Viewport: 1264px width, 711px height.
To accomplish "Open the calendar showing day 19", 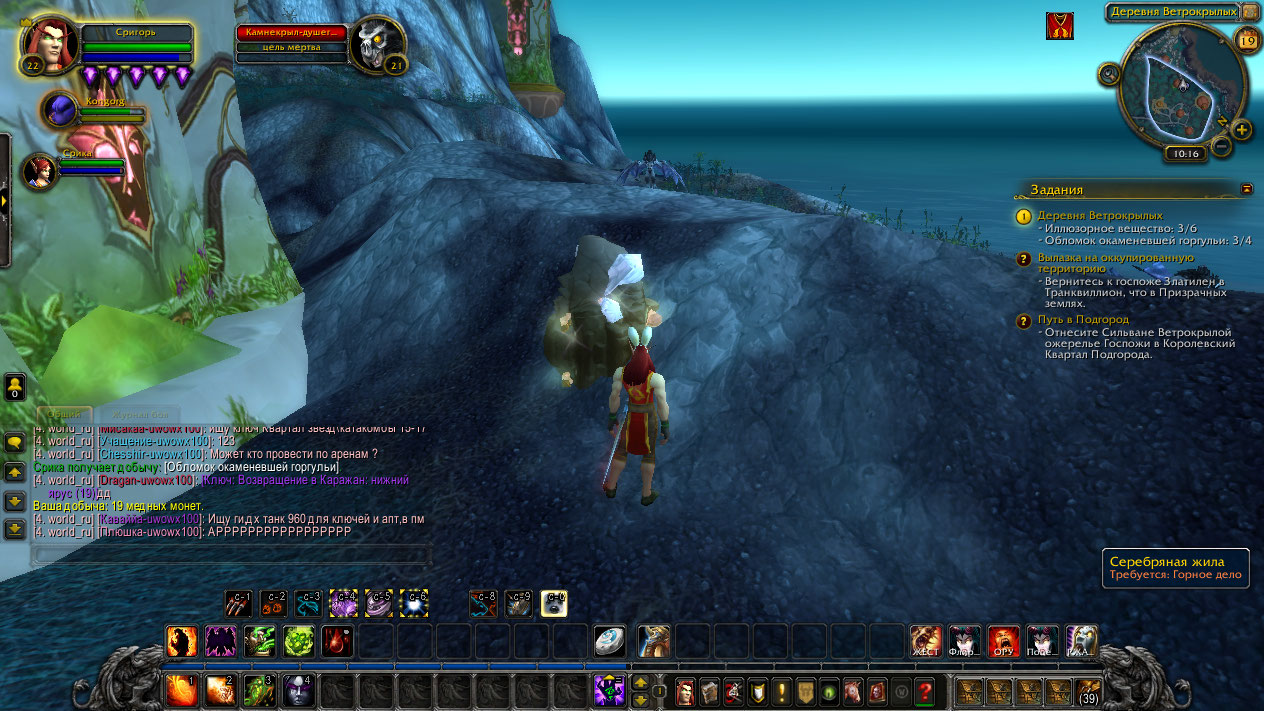I will tap(1246, 40).
